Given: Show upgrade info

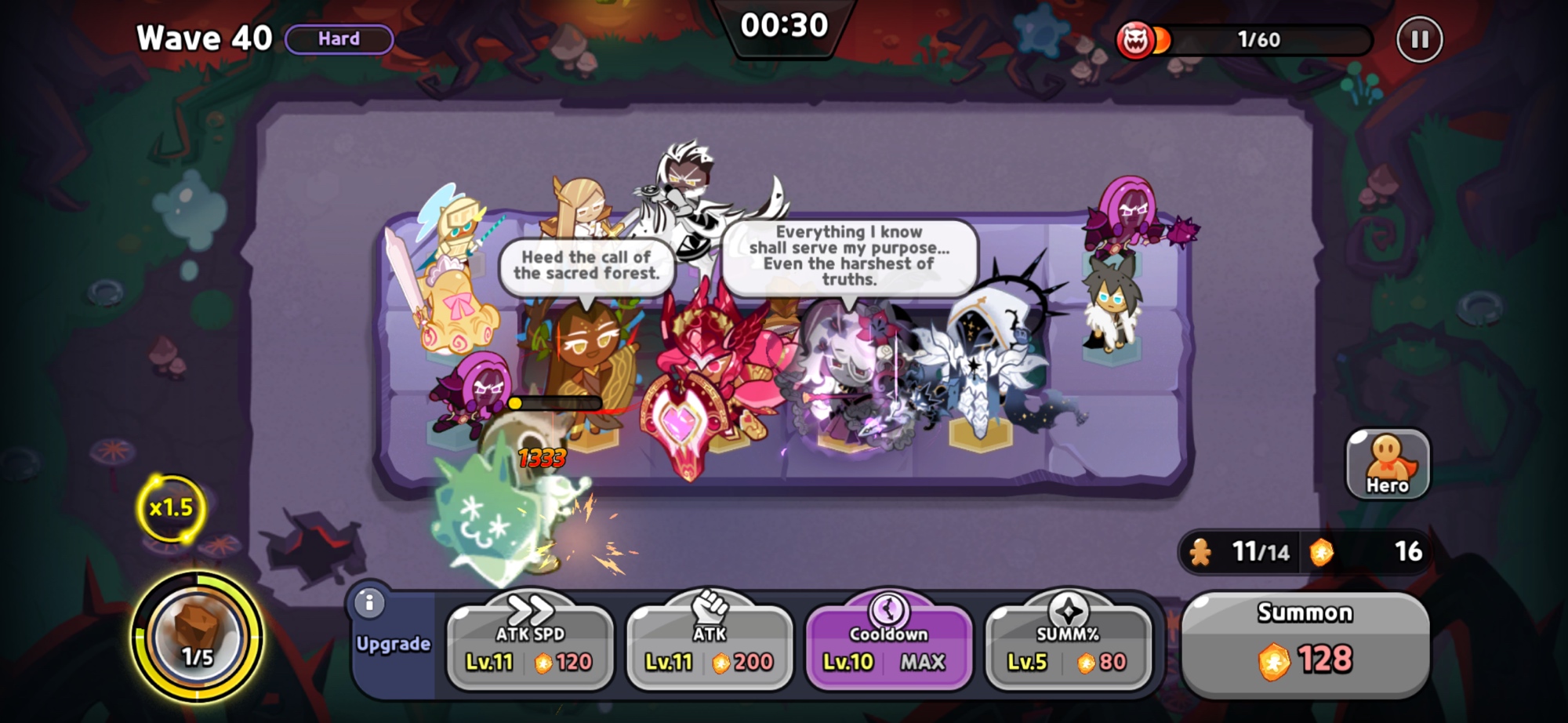Looking at the screenshot, I should tap(369, 603).
